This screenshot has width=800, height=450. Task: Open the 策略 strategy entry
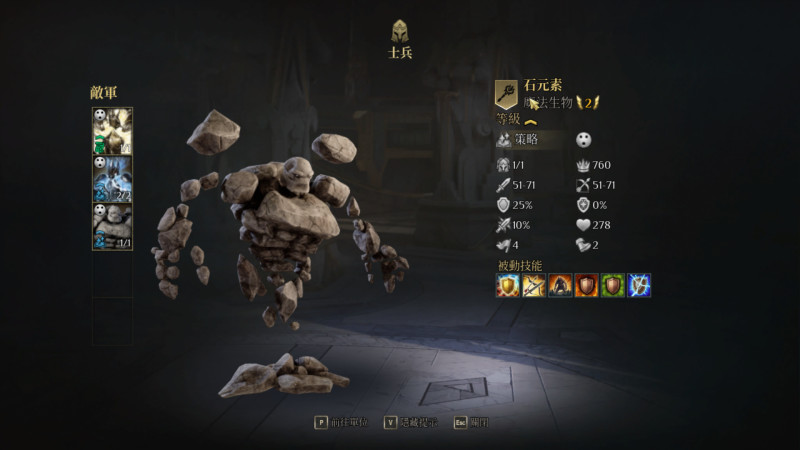(529, 140)
